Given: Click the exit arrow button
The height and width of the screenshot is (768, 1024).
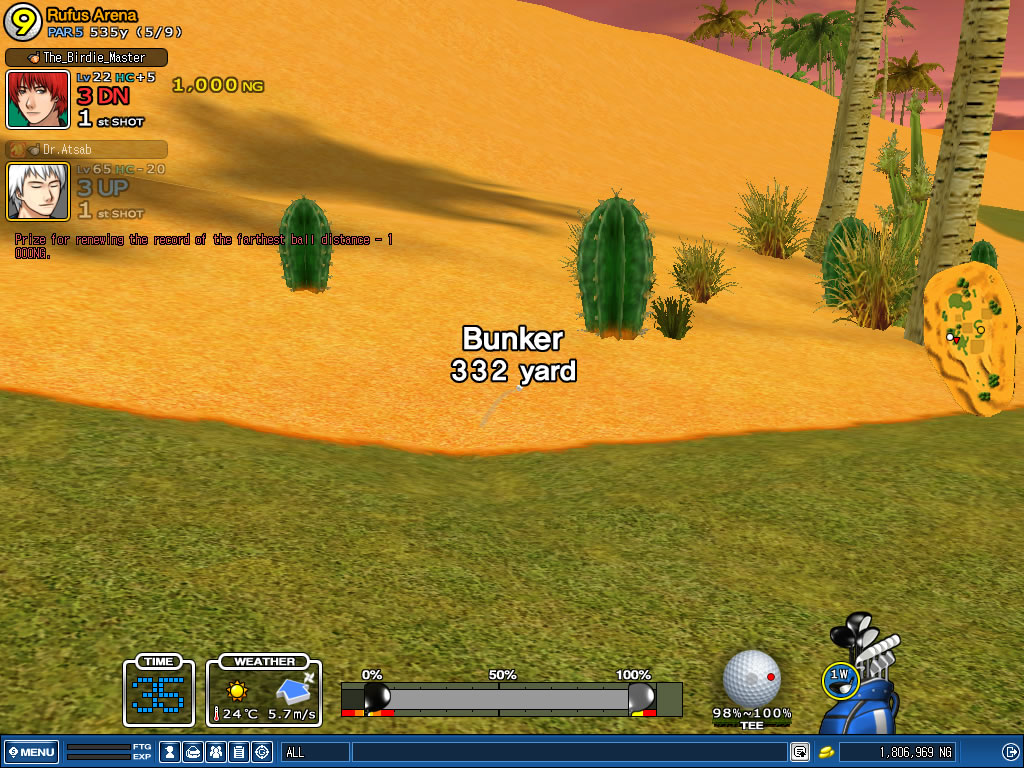Looking at the screenshot, I should pyautogui.click(x=1009, y=752).
